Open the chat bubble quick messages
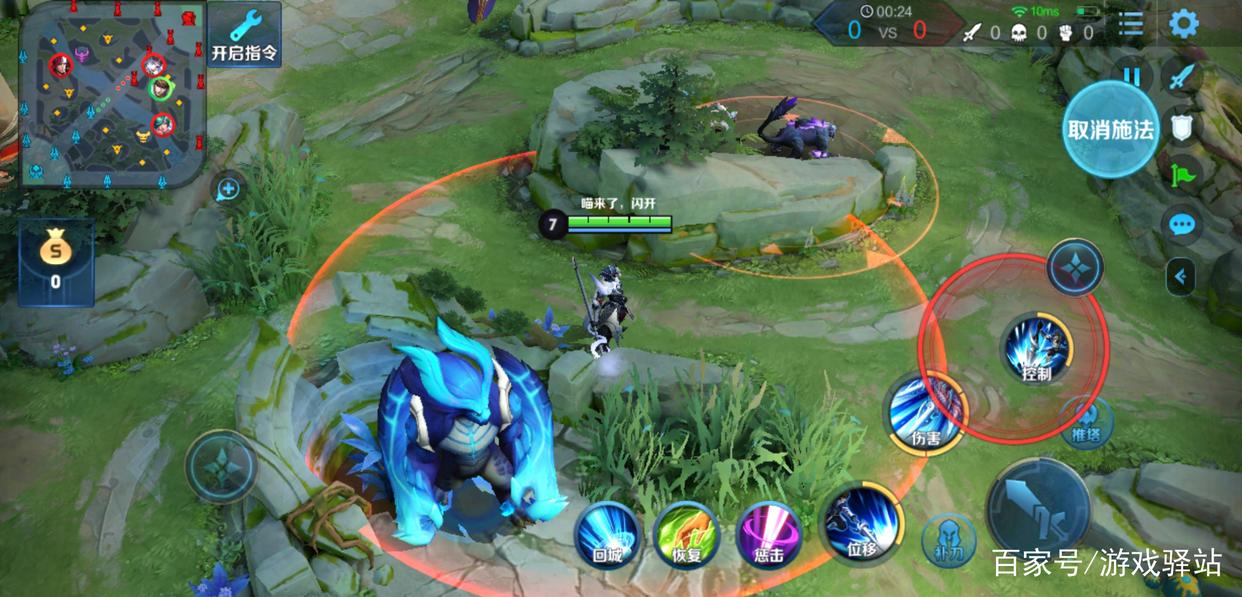This screenshot has height=597, width=1242. pyautogui.click(x=1182, y=224)
